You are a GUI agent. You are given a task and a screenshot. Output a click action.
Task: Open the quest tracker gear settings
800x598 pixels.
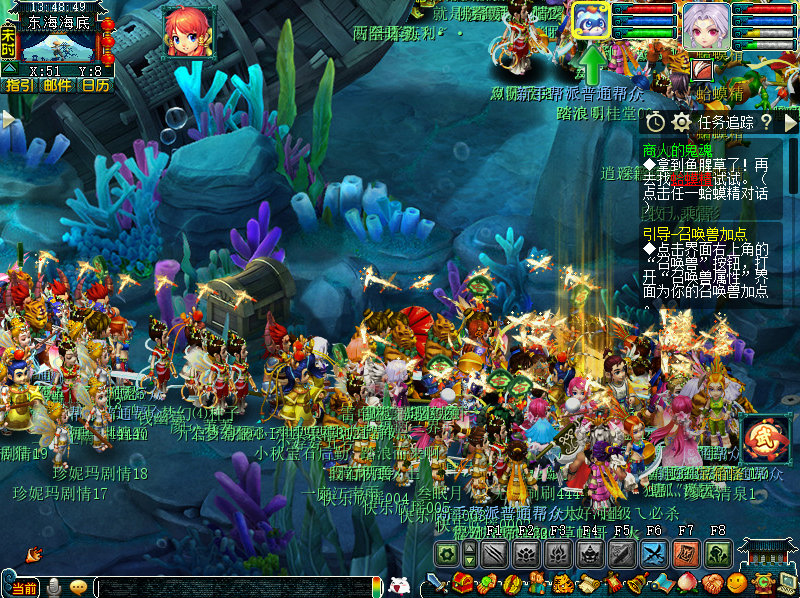pos(682,122)
